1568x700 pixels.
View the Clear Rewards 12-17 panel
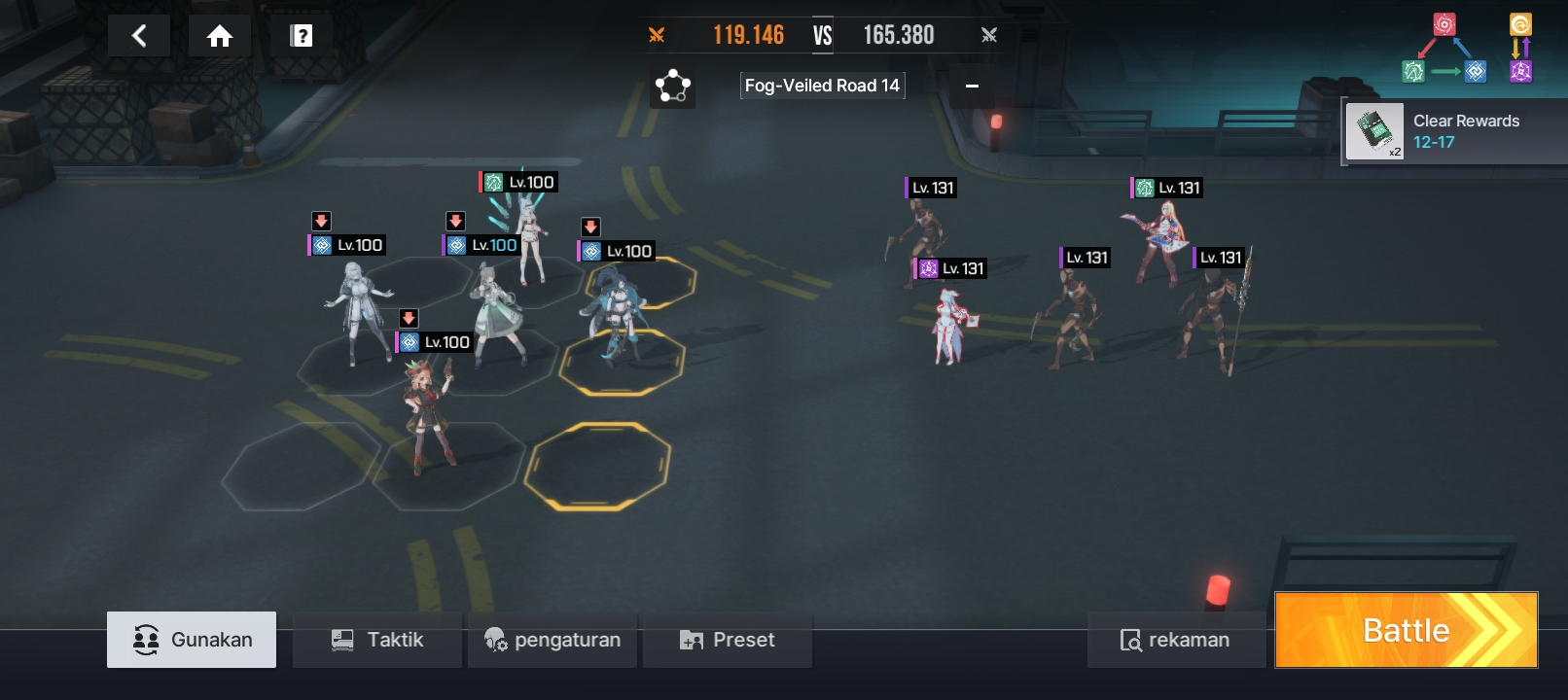pyautogui.click(x=1455, y=131)
